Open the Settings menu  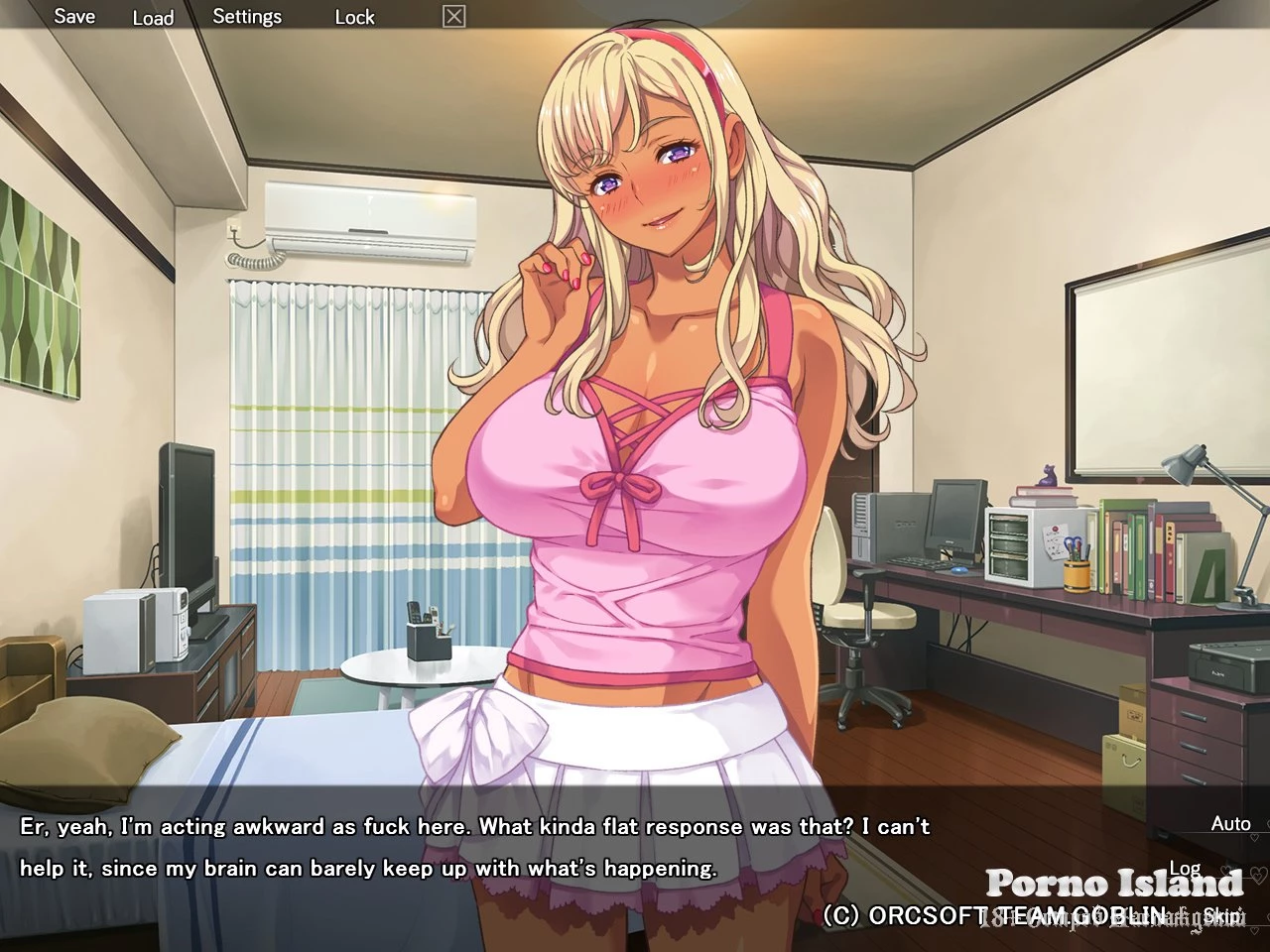point(247,17)
